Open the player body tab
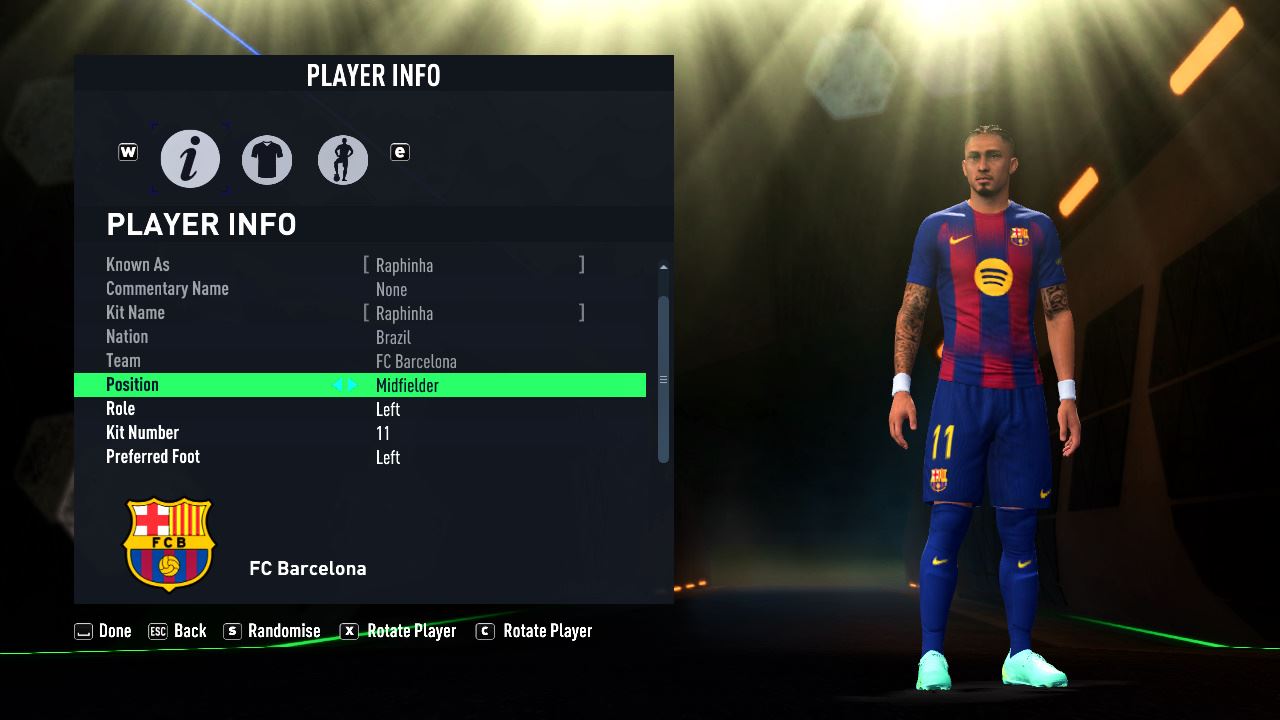Image resolution: width=1280 pixels, height=720 pixels. pos(343,160)
